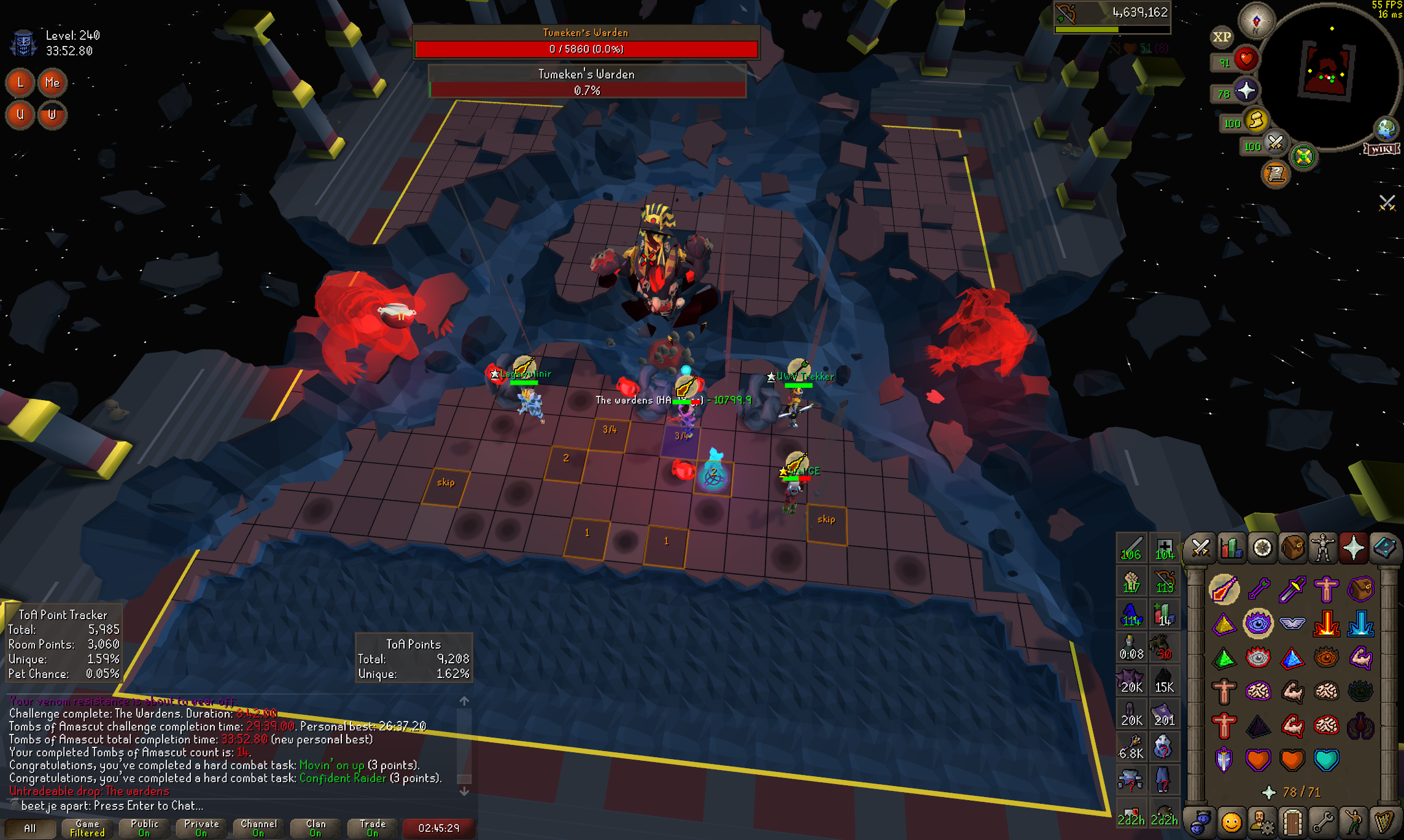
Task: Activate the teal heart prayer
Action: (x=1326, y=760)
